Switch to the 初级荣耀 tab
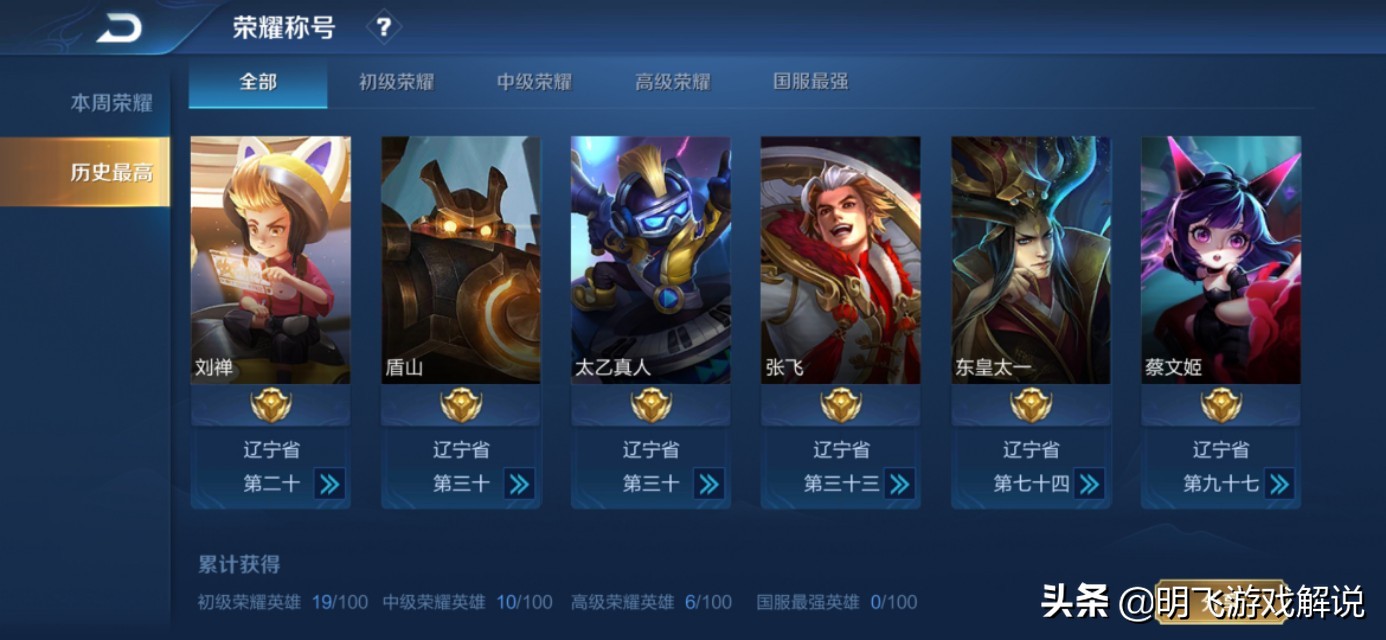 point(396,82)
